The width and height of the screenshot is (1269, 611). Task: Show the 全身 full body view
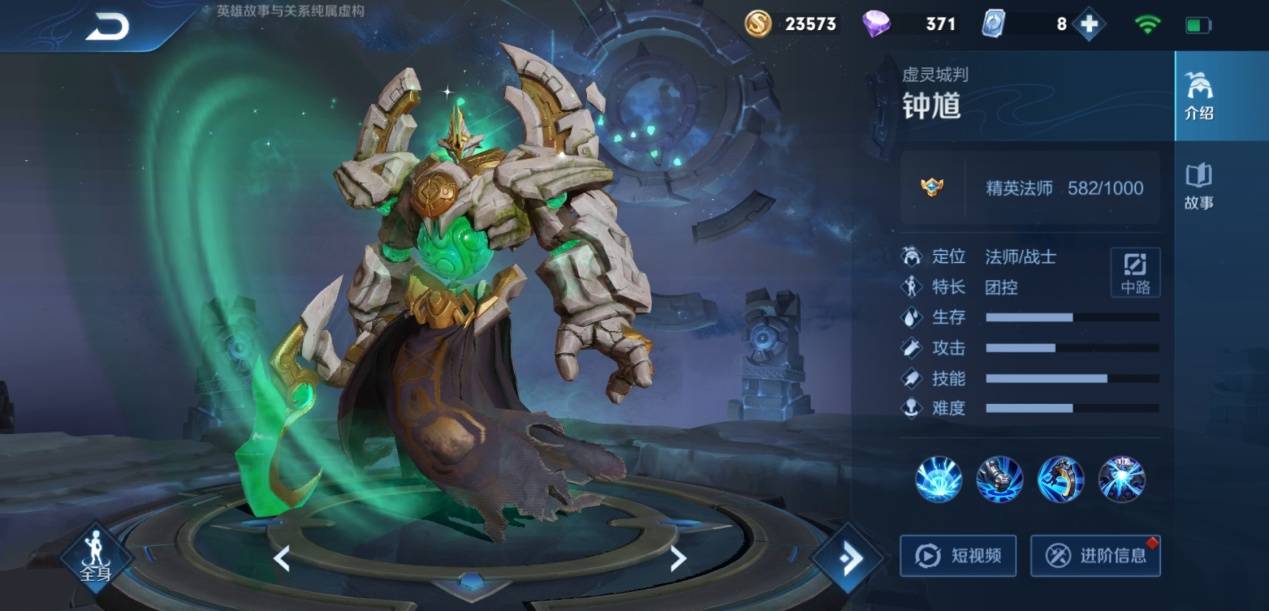(97, 557)
